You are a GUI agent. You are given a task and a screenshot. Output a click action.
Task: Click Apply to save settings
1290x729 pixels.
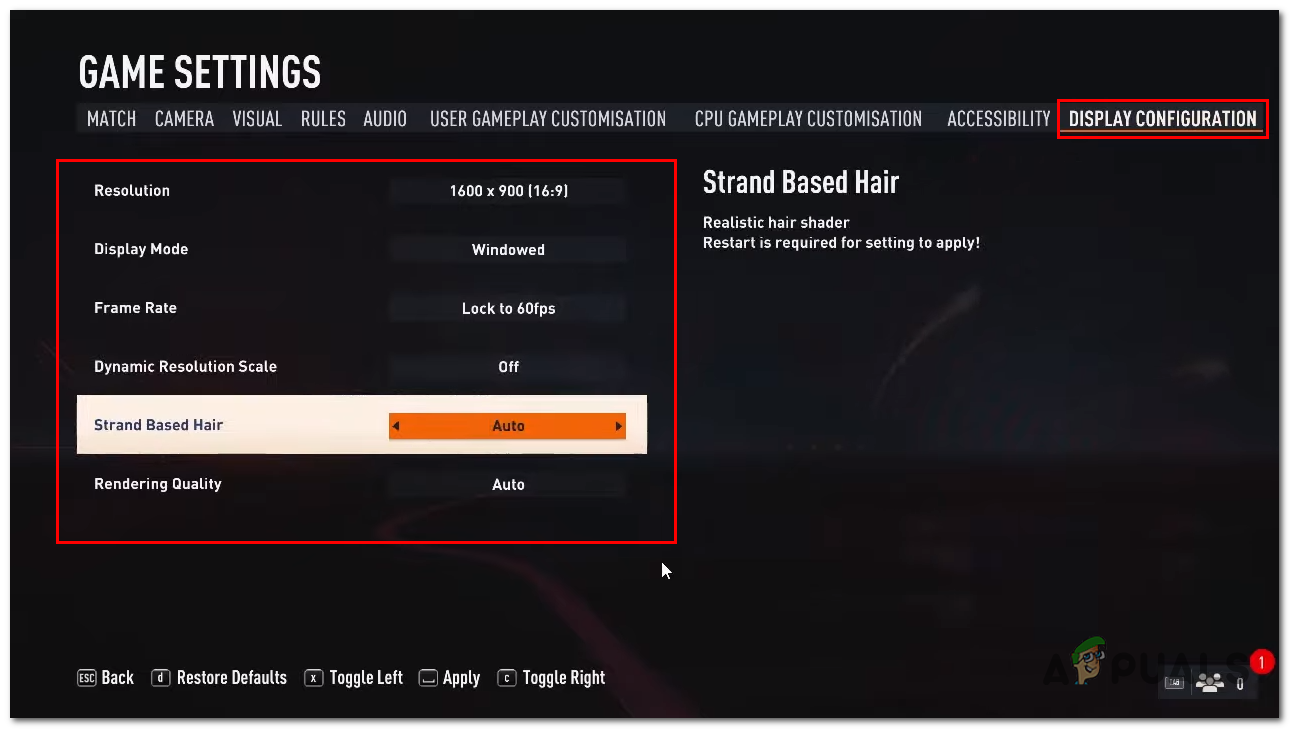click(x=459, y=677)
